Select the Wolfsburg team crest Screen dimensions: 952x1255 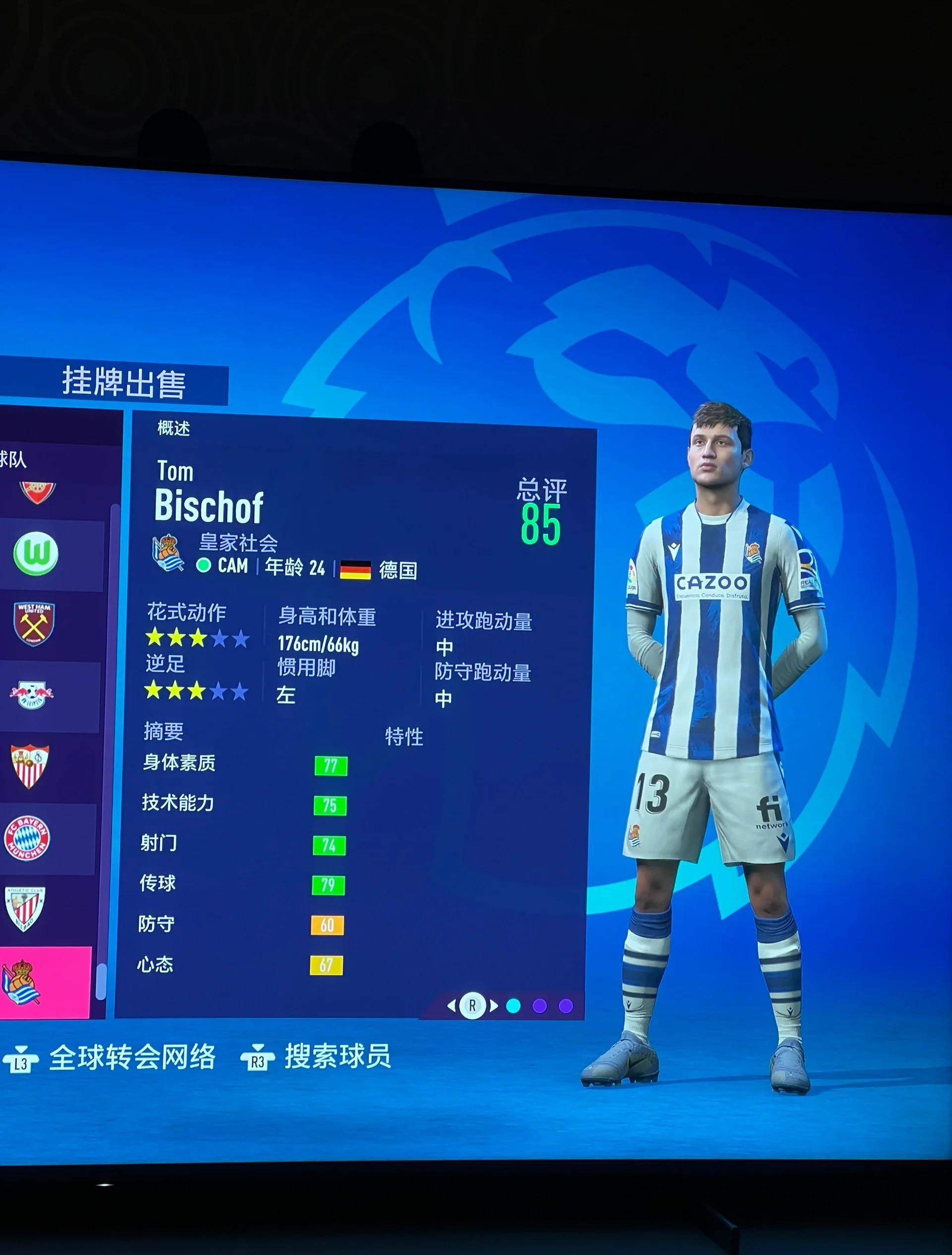point(36,553)
